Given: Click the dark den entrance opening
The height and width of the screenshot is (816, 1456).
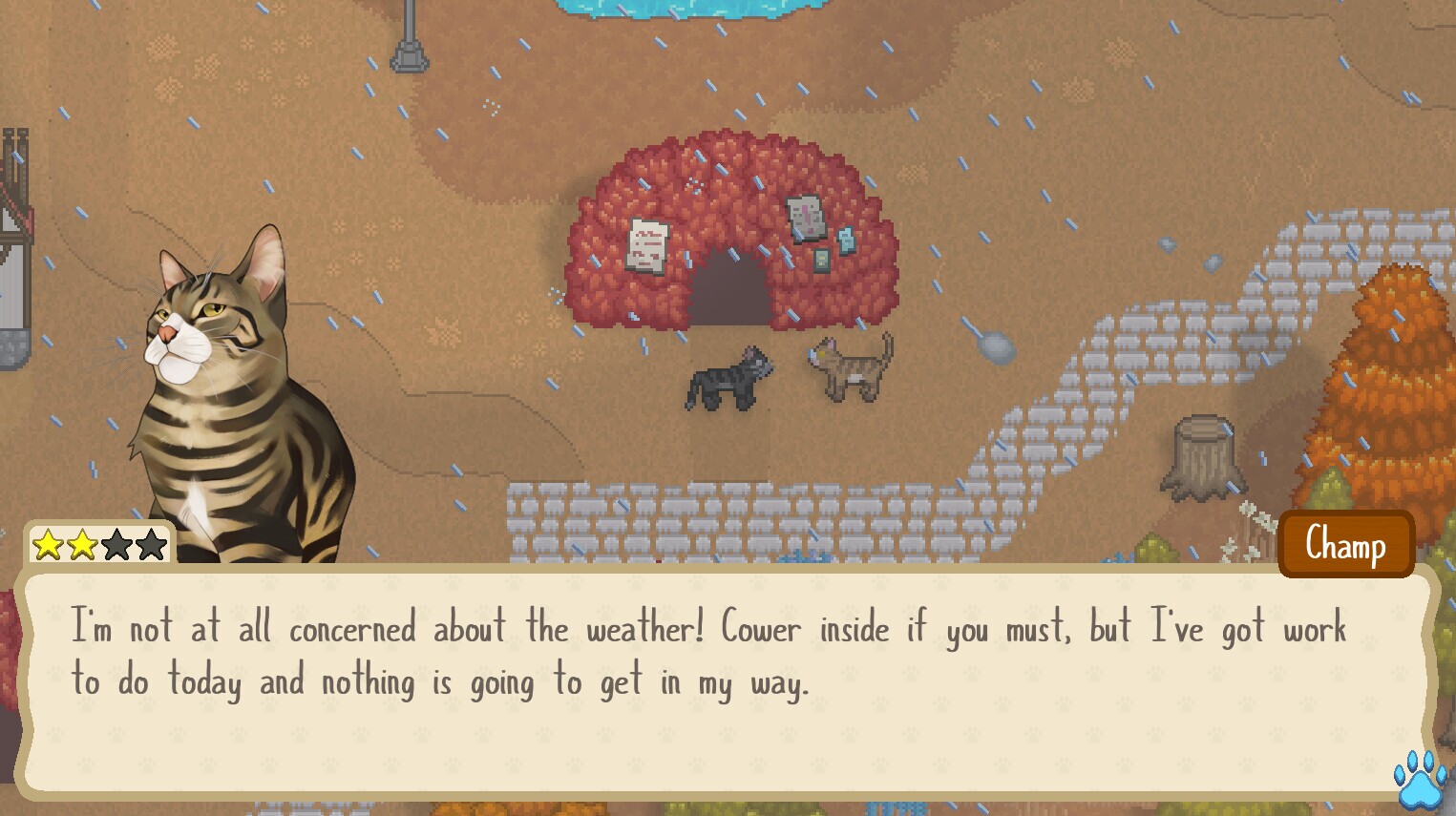Looking at the screenshot, I should pyautogui.click(x=728, y=291).
